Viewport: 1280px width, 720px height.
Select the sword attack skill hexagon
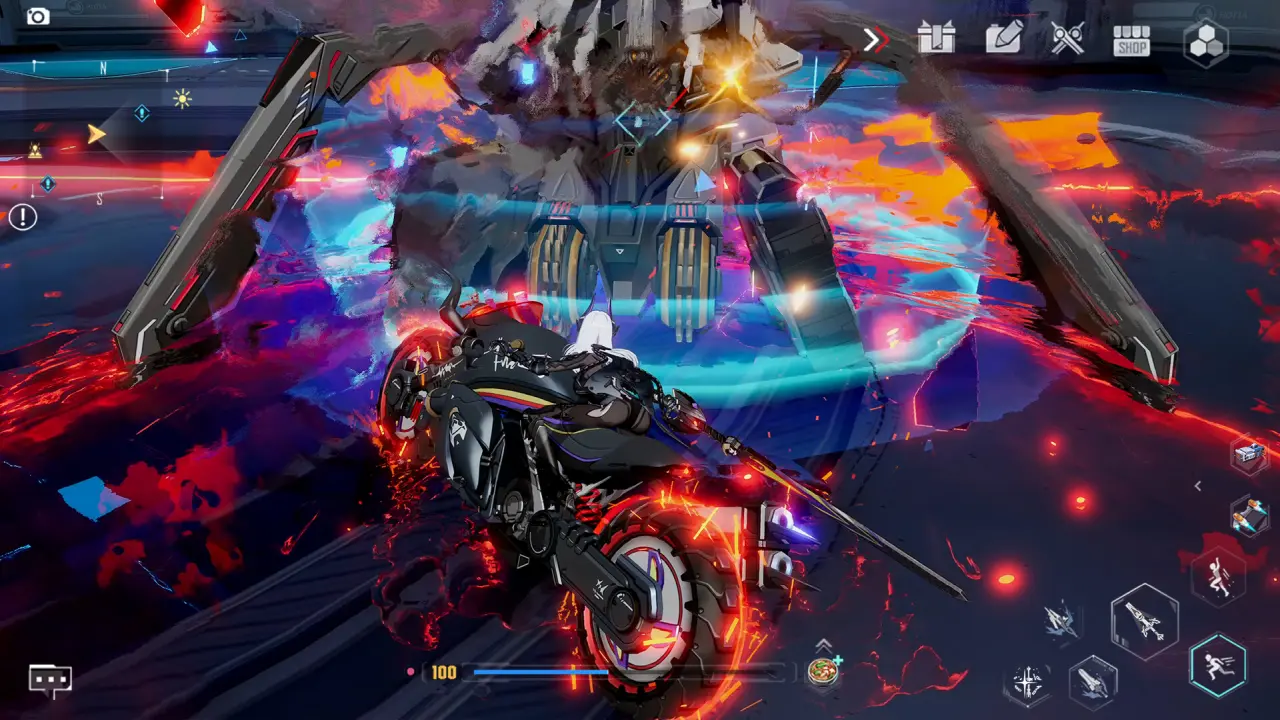pyautogui.click(x=1027, y=683)
